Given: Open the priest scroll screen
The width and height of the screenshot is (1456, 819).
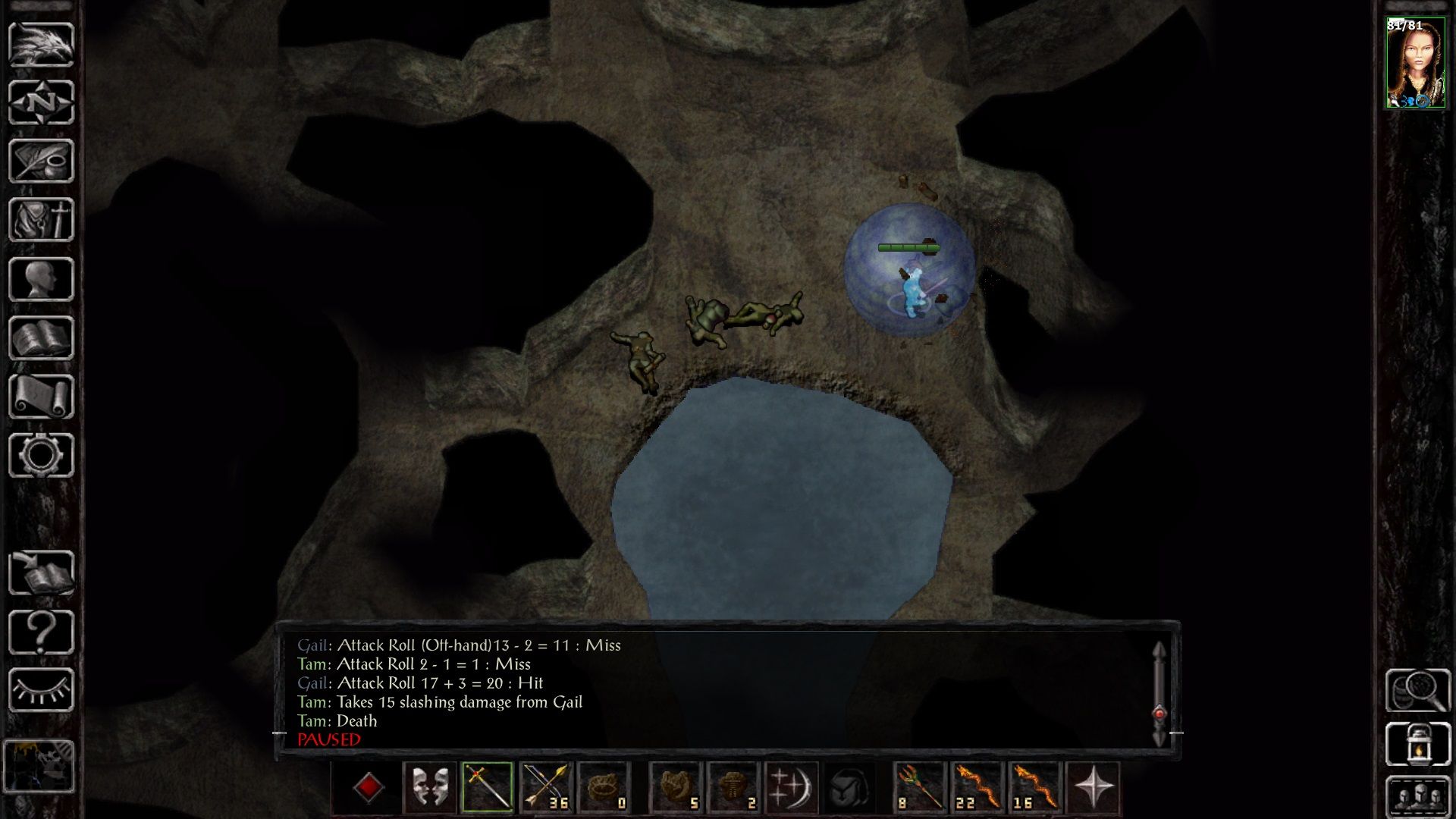Looking at the screenshot, I should (x=41, y=397).
